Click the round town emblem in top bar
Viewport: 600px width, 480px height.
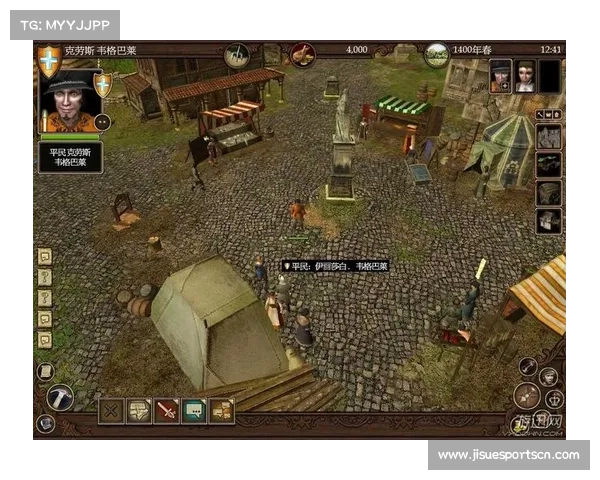pos(237,54)
